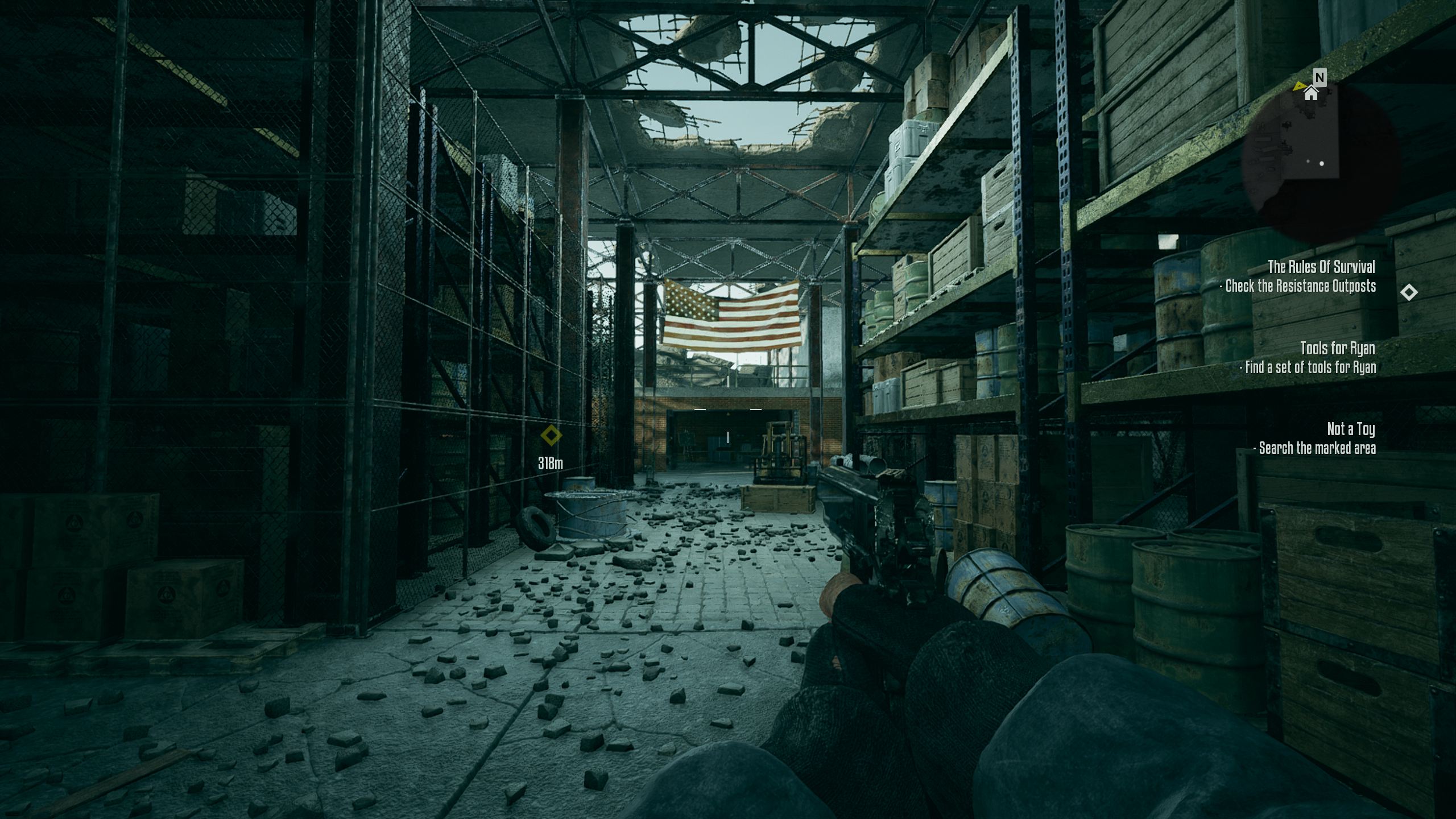Select the home icon on the minimap
The image size is (1456, 819).
click(1310, 93)
